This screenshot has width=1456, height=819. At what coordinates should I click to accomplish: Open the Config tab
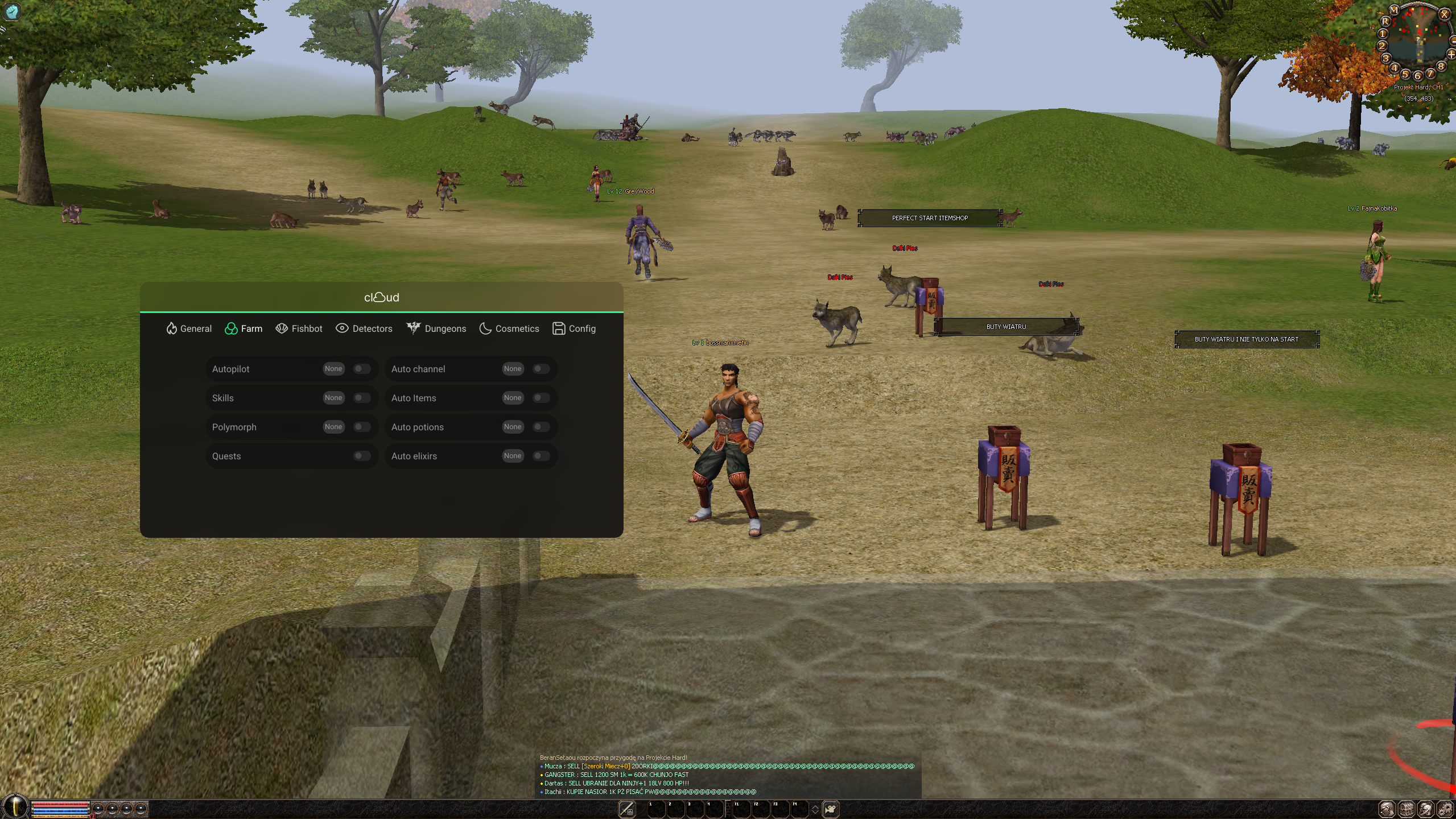click(x=574, y=328)
